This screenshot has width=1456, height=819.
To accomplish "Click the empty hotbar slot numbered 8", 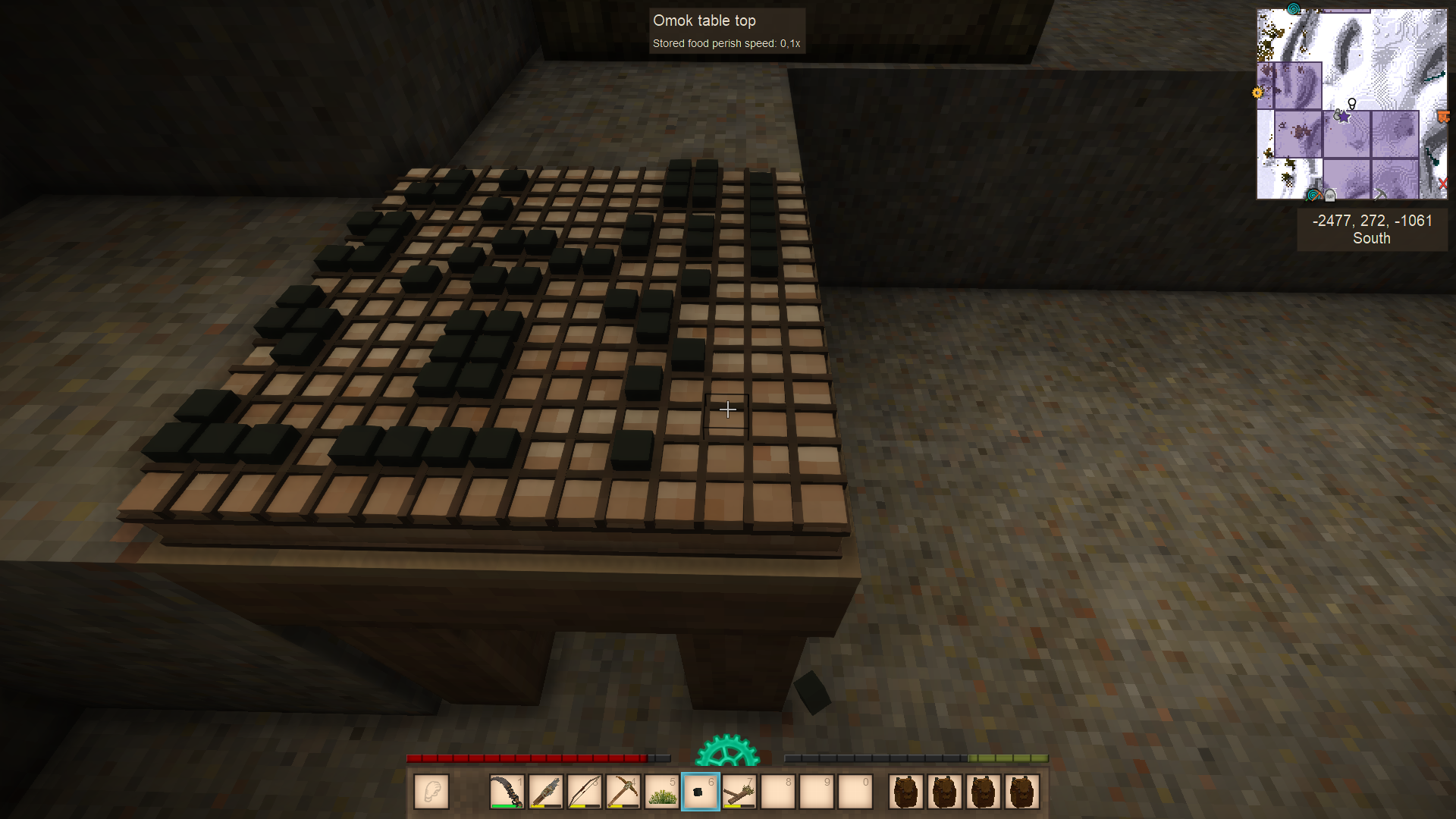I will click(779, 792).
